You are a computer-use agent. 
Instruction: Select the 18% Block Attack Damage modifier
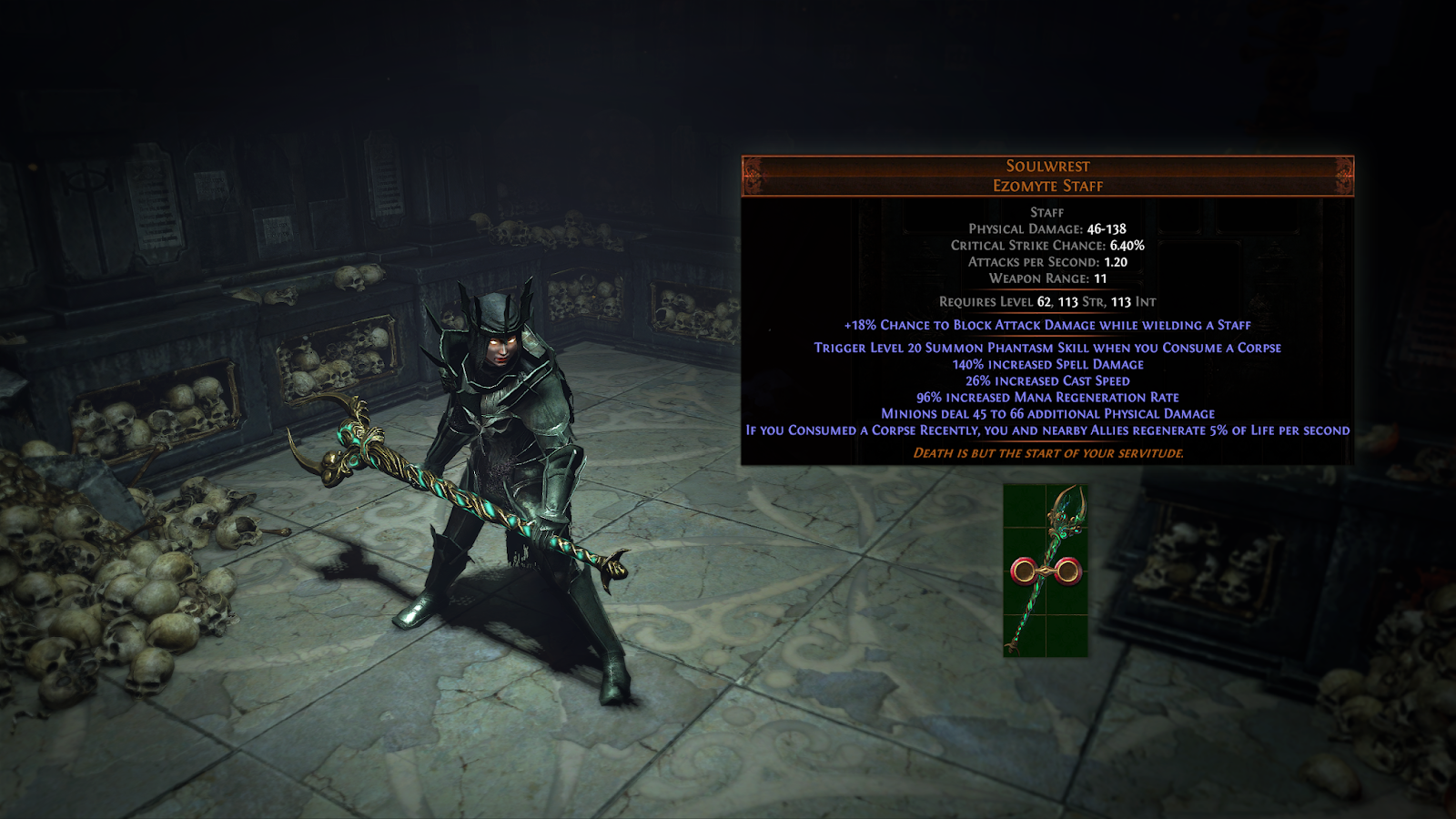[1047, 324]
